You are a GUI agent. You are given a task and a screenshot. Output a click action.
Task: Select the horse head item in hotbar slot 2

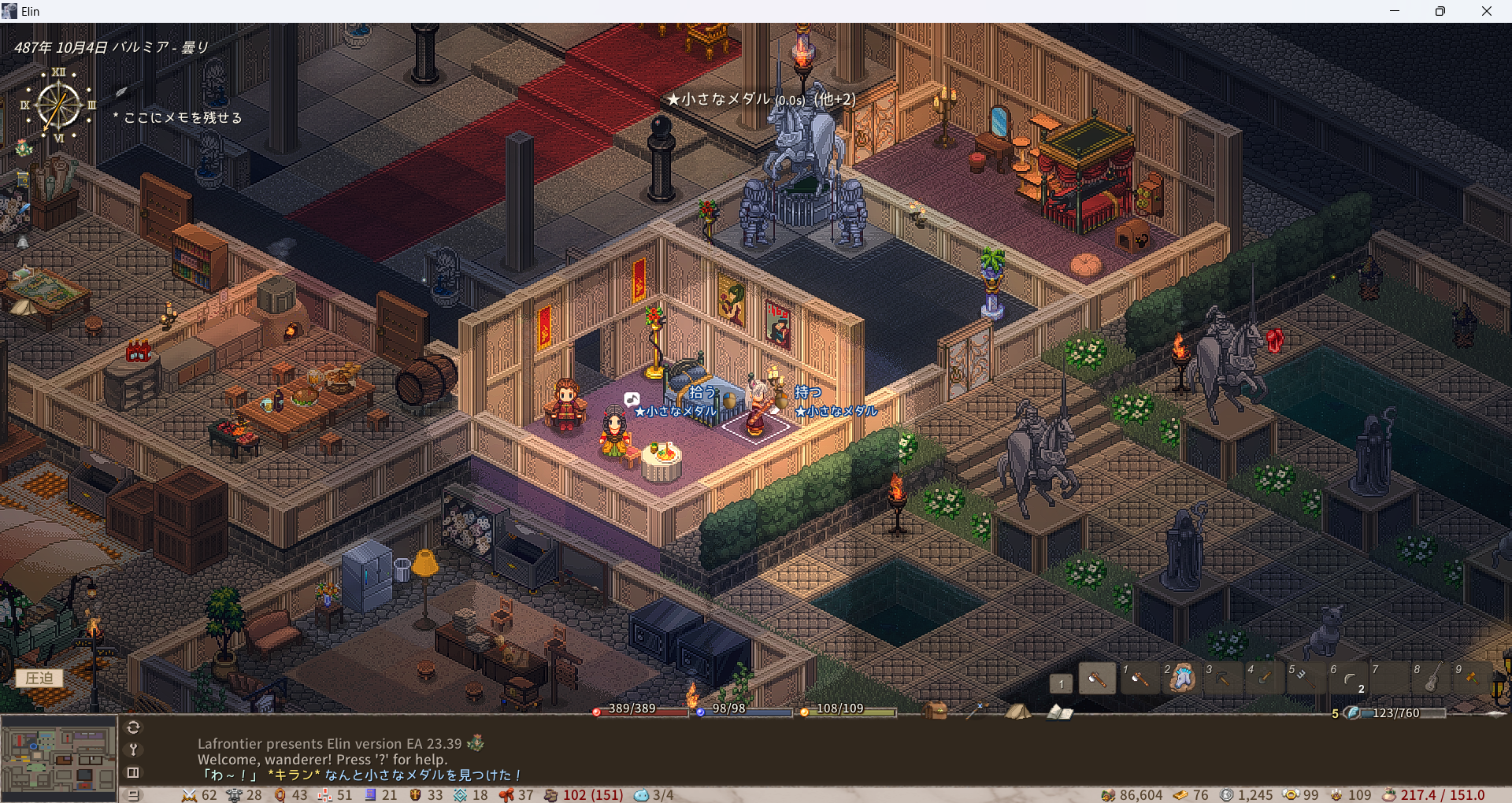(x=1181, y=679)
